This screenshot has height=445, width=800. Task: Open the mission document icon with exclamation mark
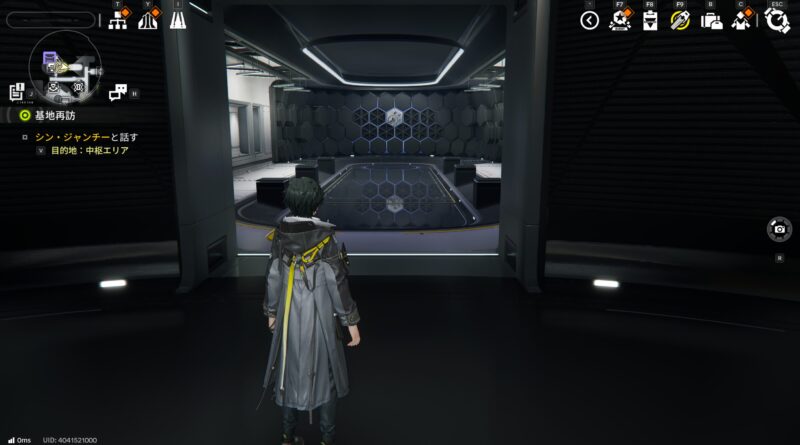click(17, 92)
